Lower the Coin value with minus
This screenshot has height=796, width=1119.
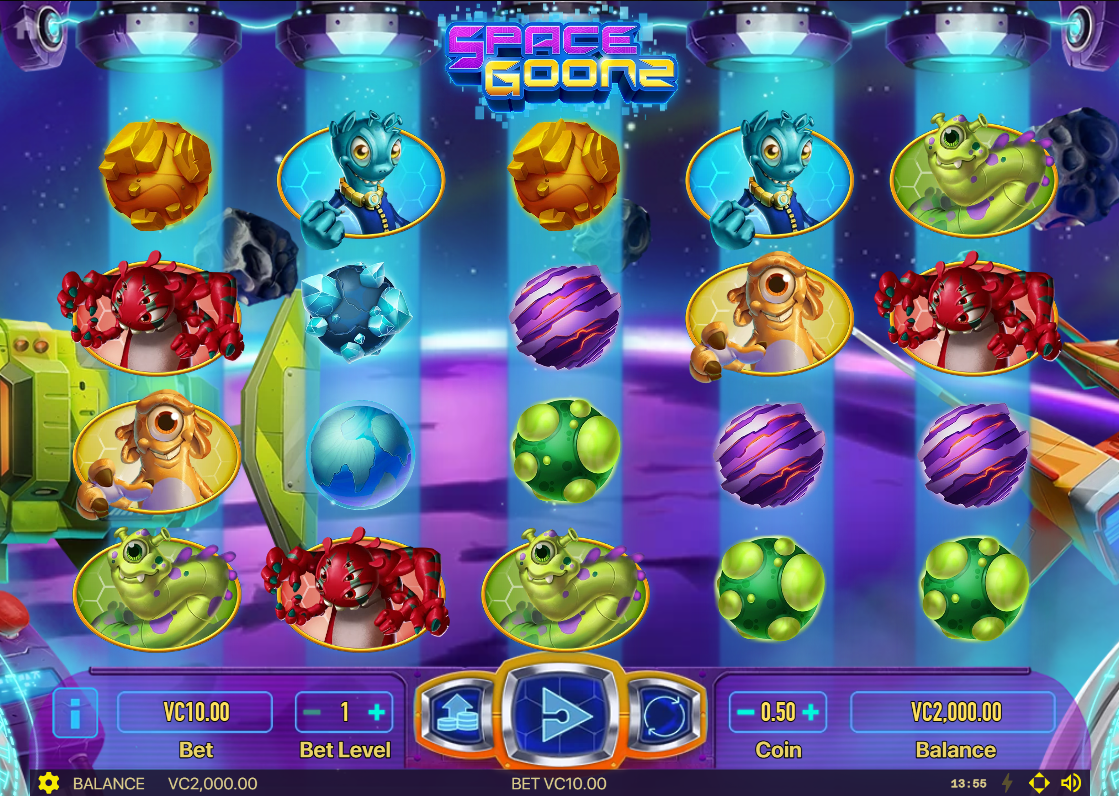click(745, 712)
